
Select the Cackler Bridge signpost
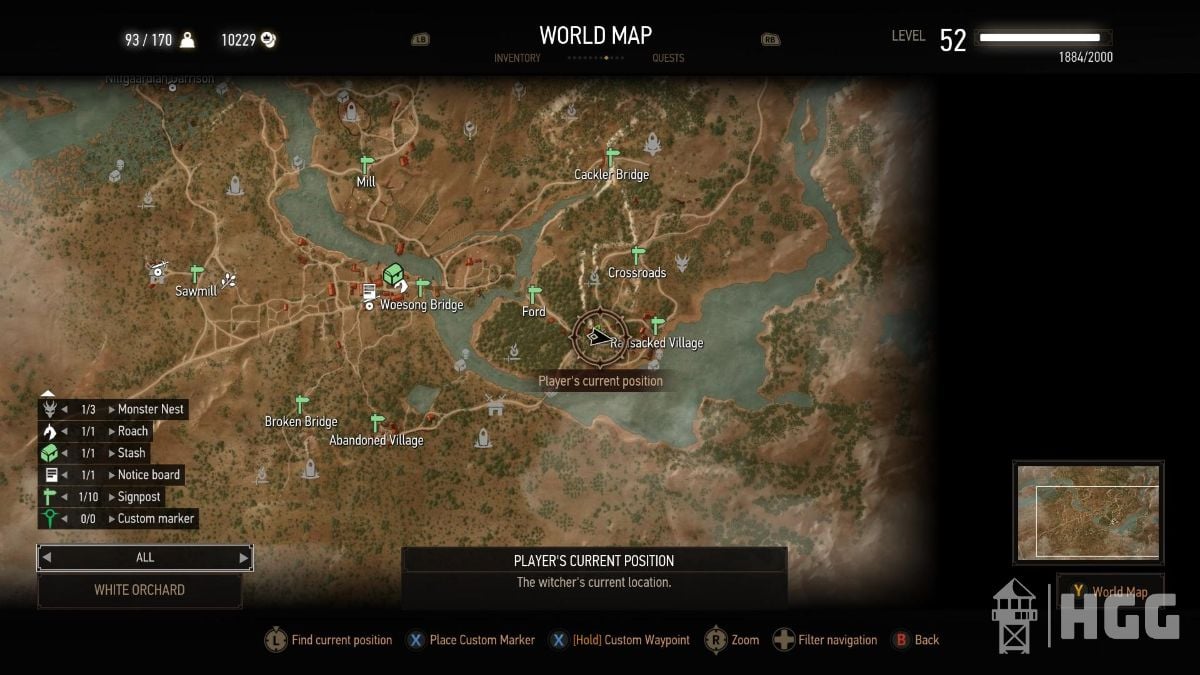click(612, 157)
